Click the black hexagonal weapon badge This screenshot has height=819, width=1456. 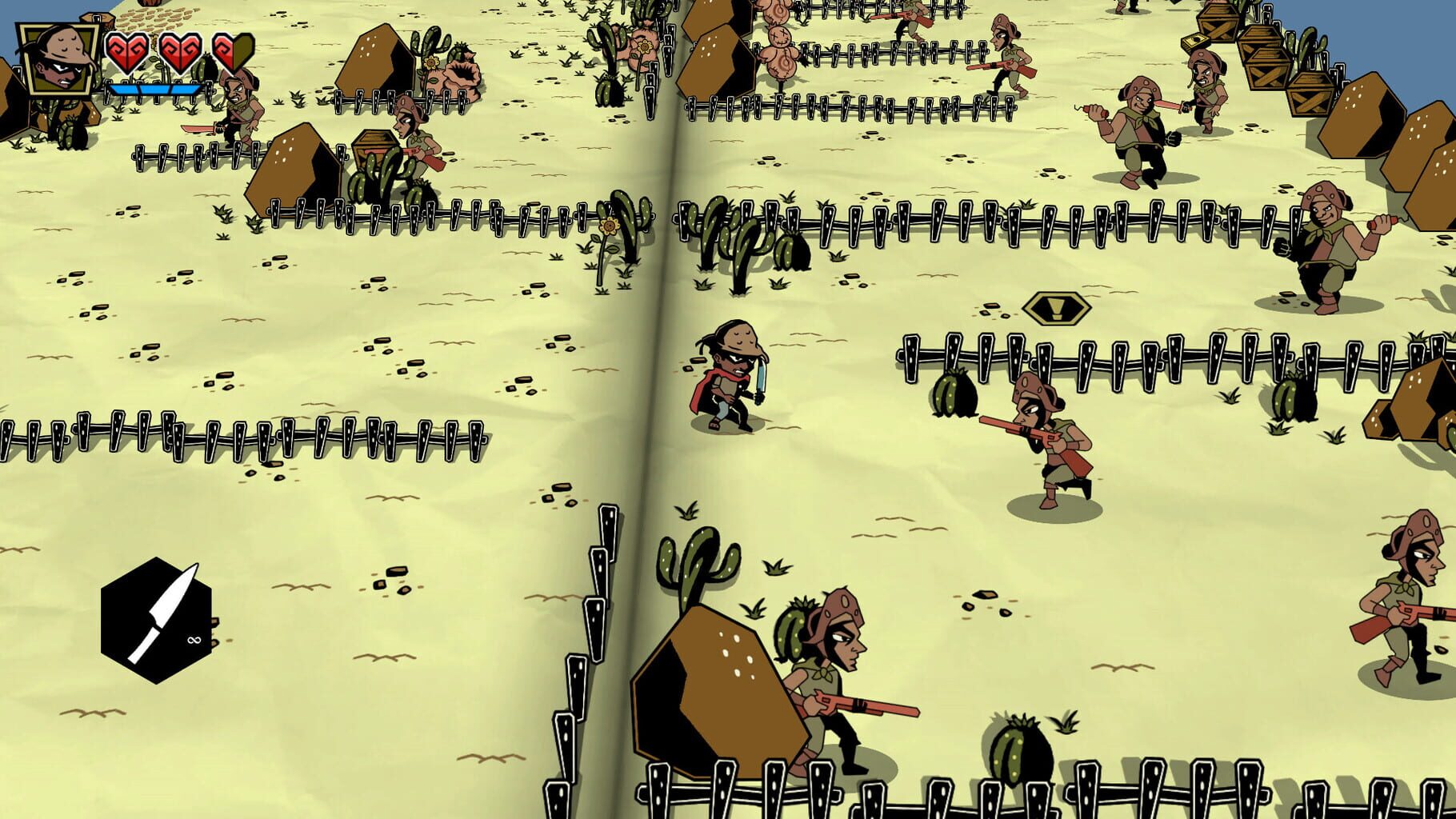click(x=156, y=620)
